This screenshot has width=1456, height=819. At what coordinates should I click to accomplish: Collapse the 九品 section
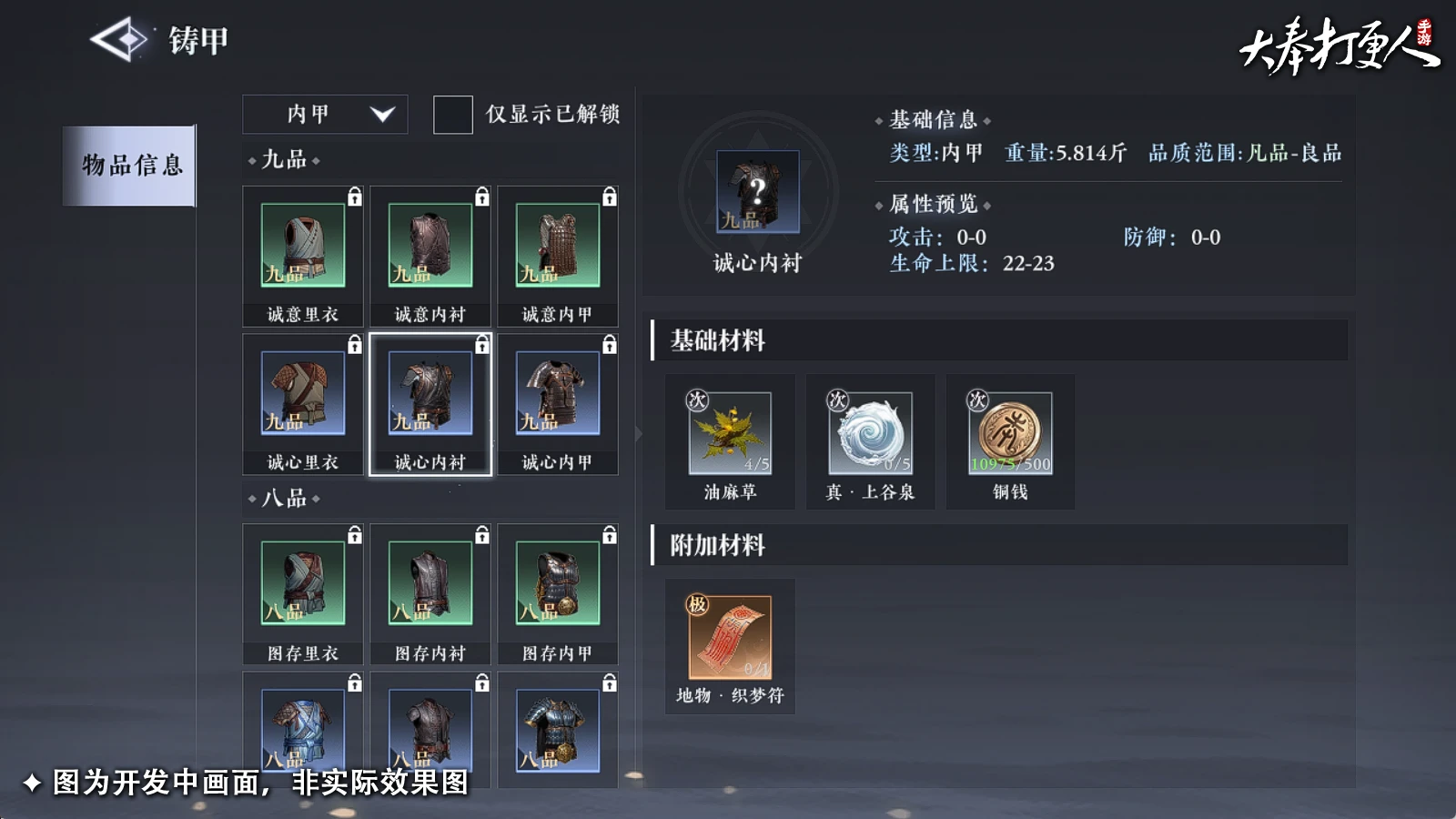[x=282, y=160]
